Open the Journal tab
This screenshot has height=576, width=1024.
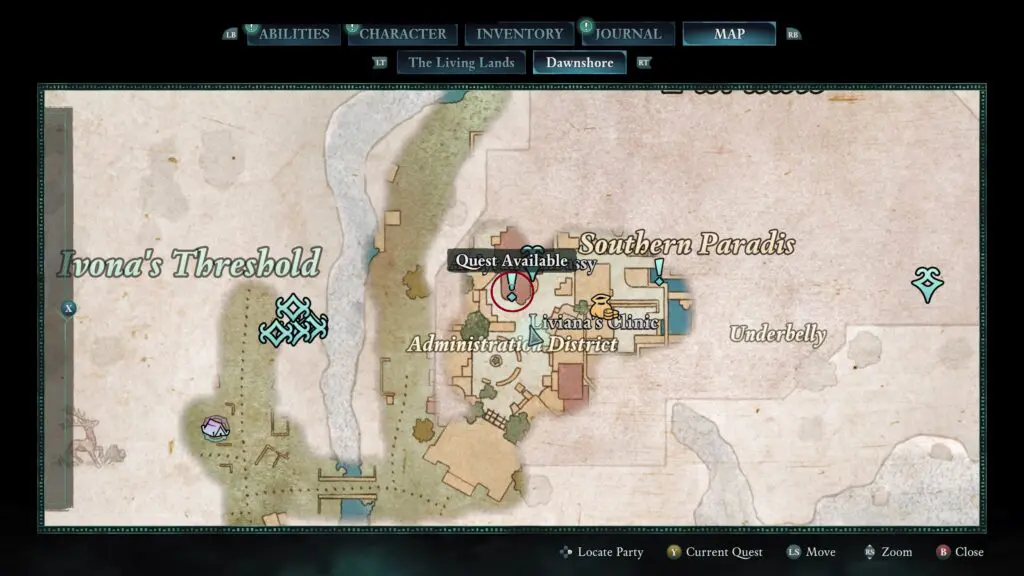628,34
